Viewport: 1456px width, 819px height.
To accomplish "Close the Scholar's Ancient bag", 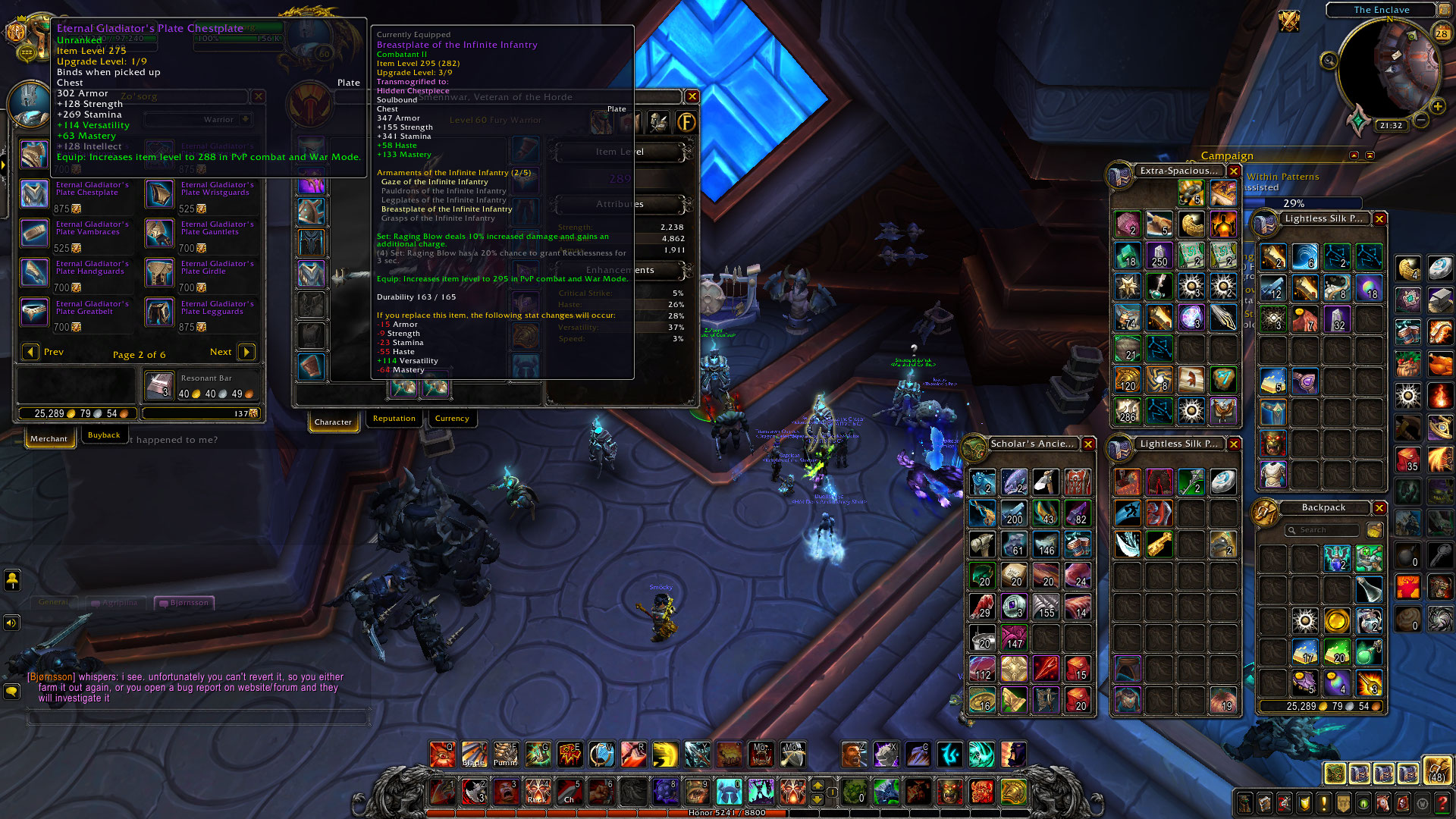I will point(1088,444).
